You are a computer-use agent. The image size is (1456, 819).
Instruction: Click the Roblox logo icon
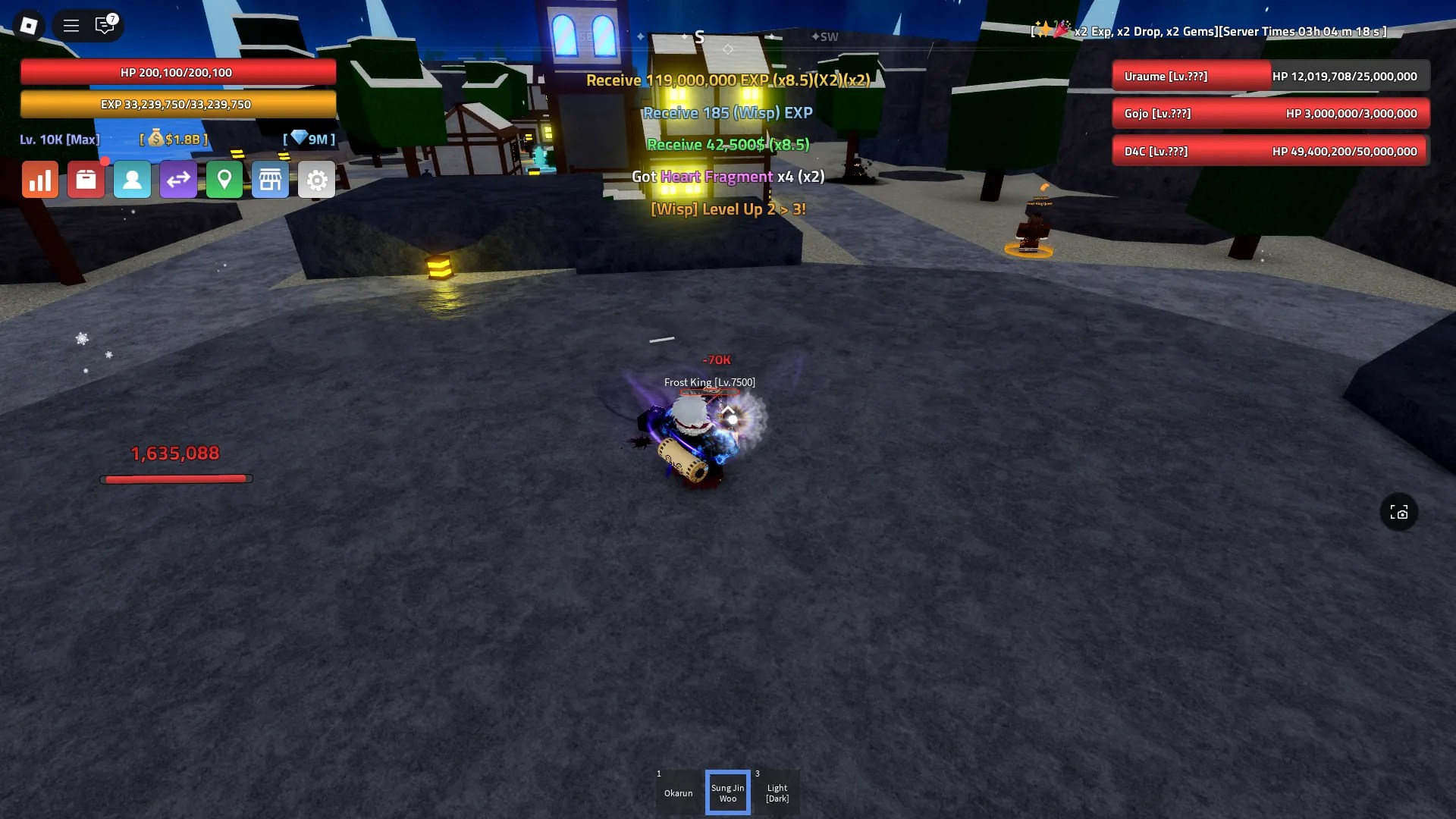[29, 25]
